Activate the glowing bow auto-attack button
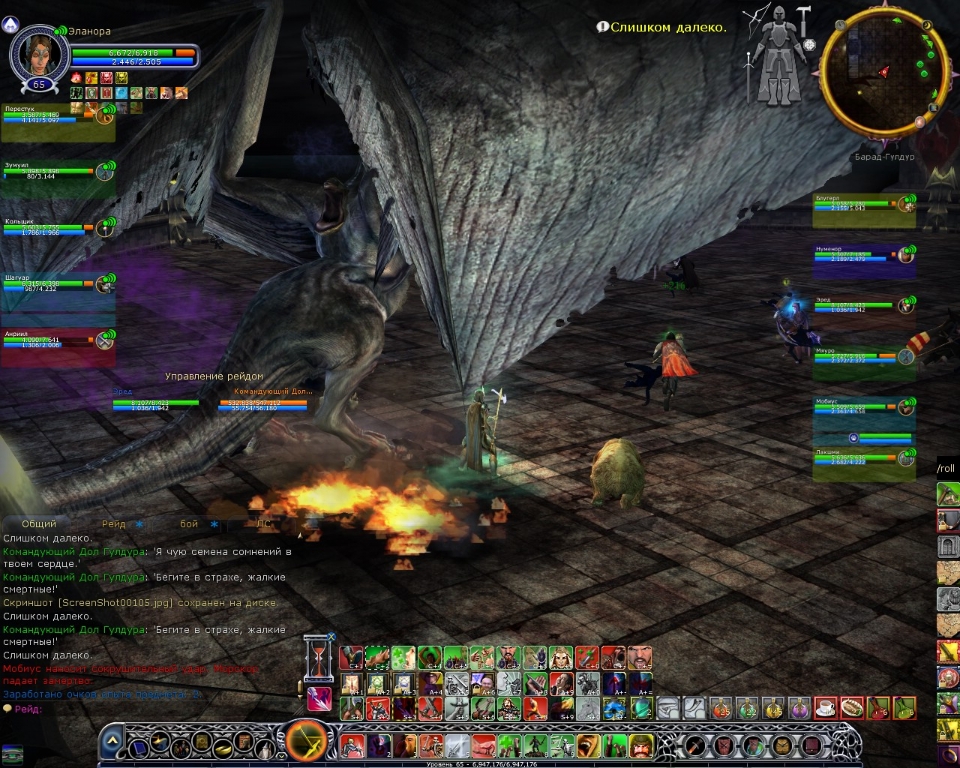 pos(307,744)
